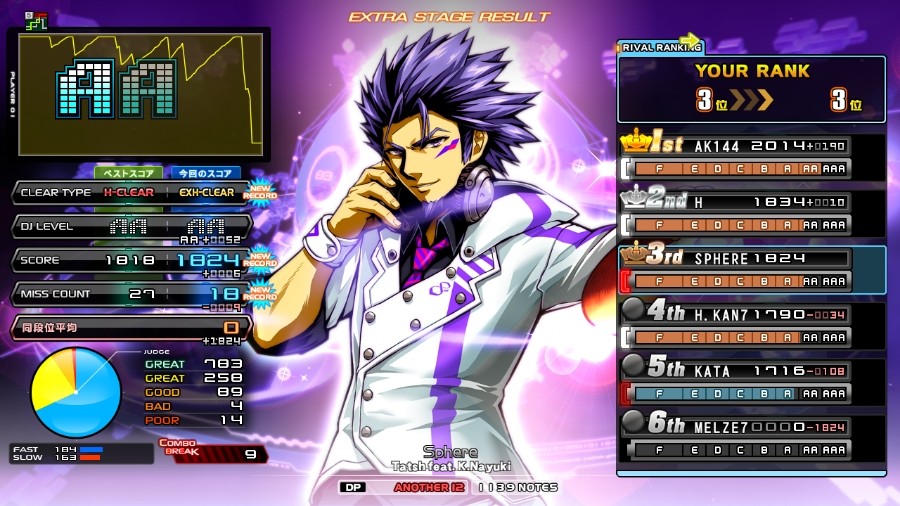Select the 5th place KATA row

click(752, 380)
